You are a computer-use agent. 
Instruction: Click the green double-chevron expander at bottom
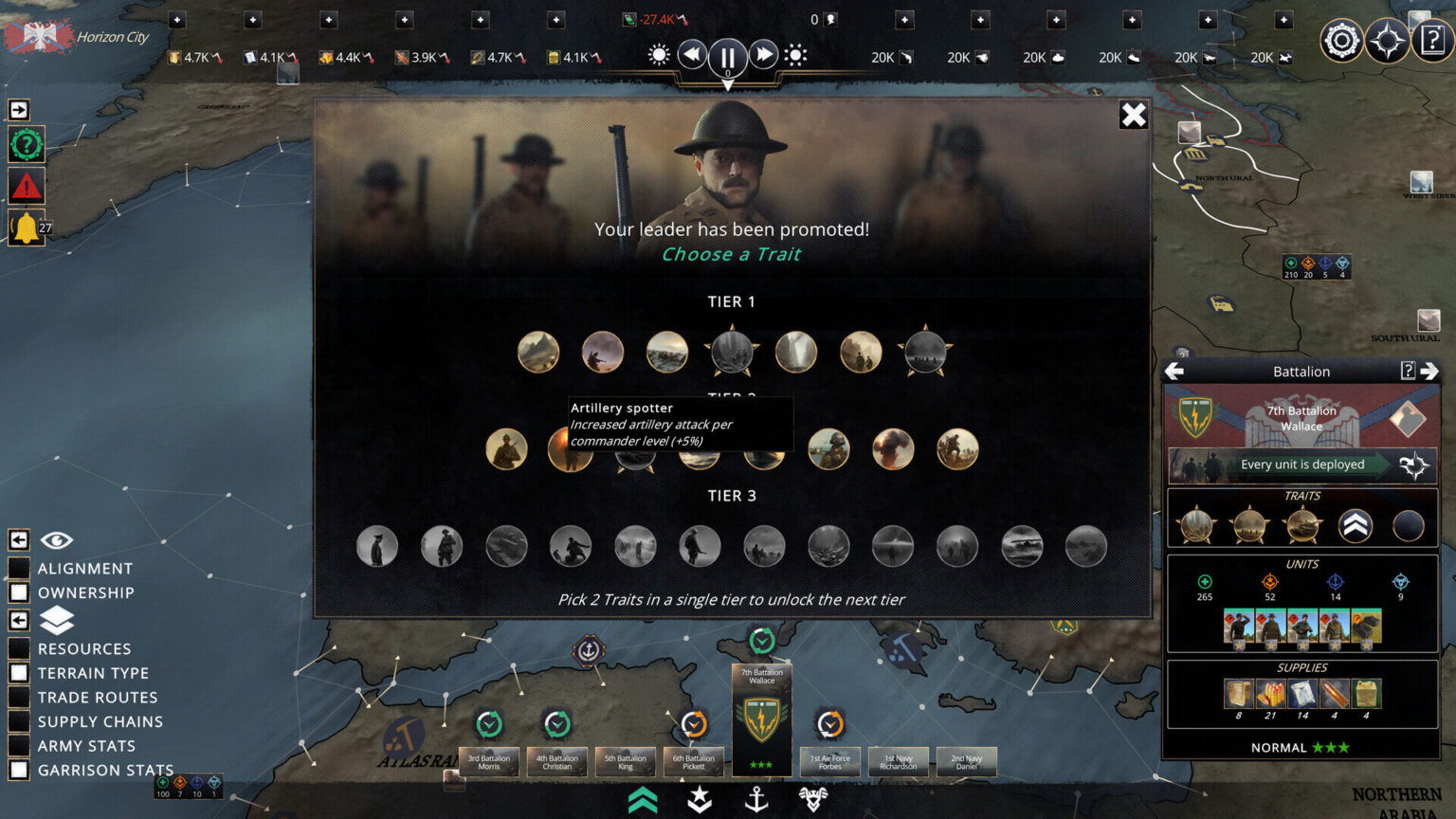tap(643, 799)
